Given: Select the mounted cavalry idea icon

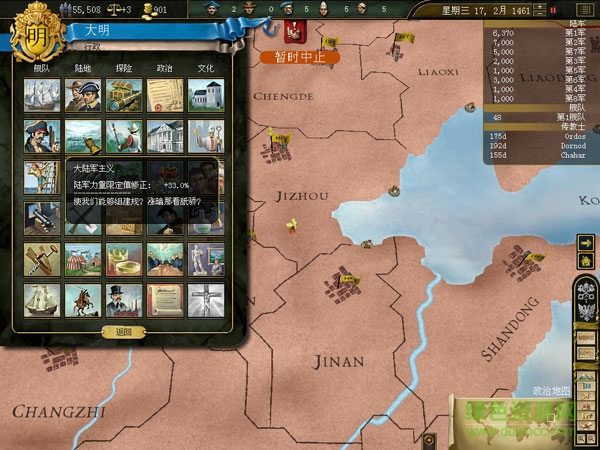Looking at the screenshot, I should (x=80, y=299).
